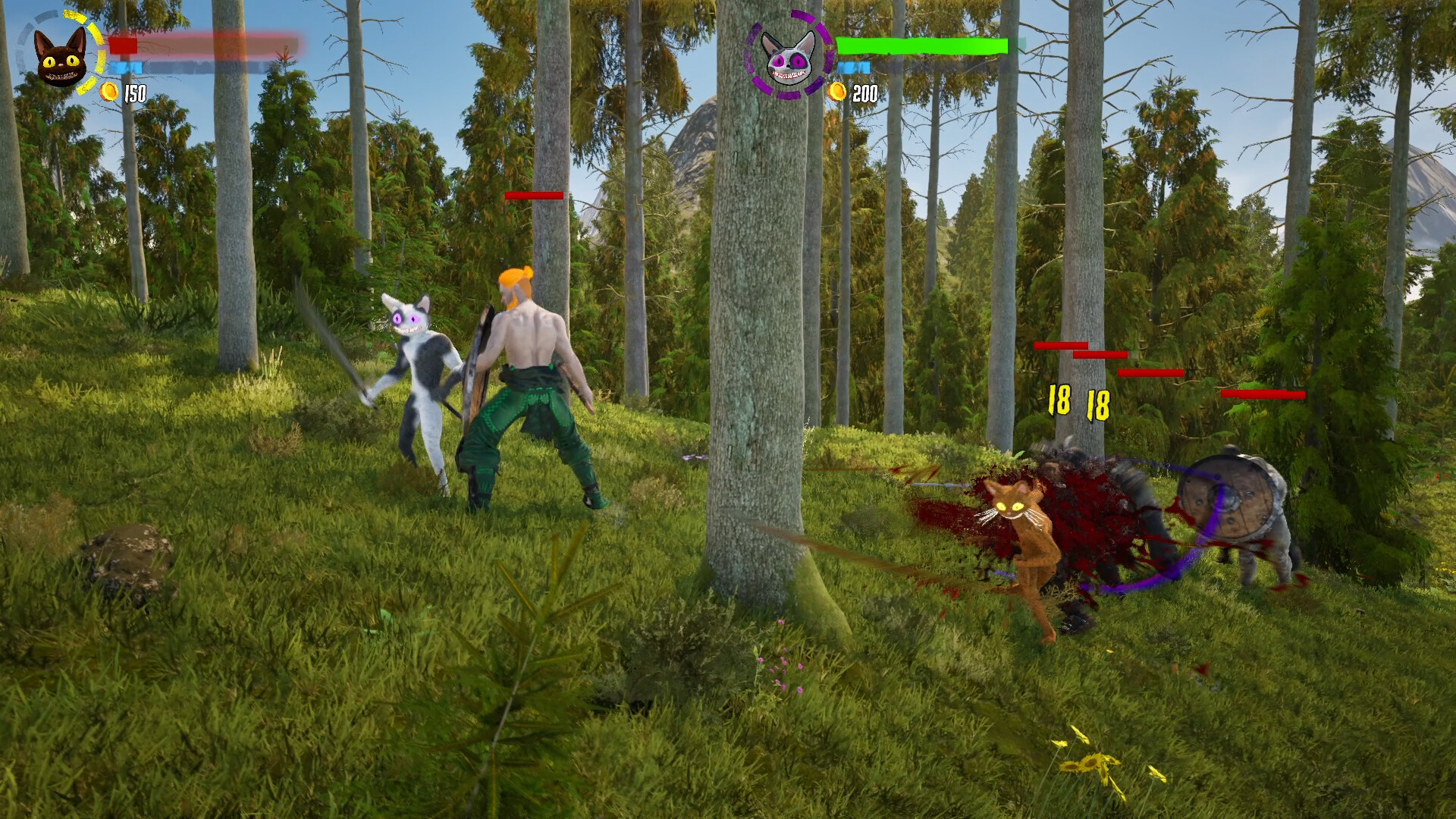Click the gold coin icon showing 150

tap(108, 93)
